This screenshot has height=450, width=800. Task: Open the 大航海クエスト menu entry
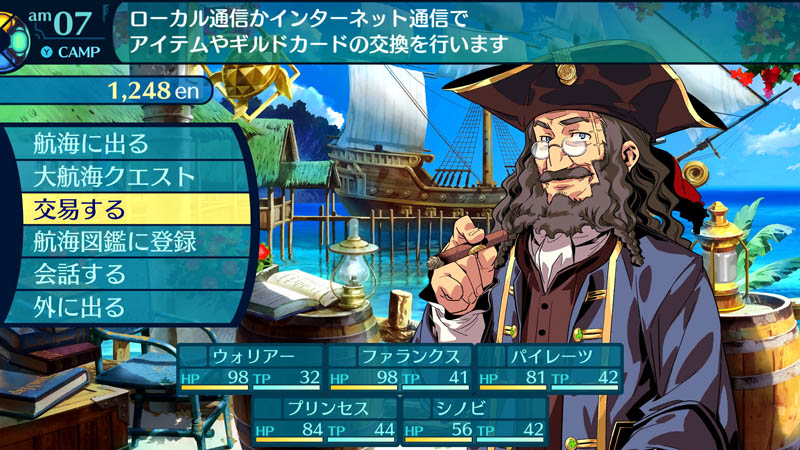[x=120, y=176]
